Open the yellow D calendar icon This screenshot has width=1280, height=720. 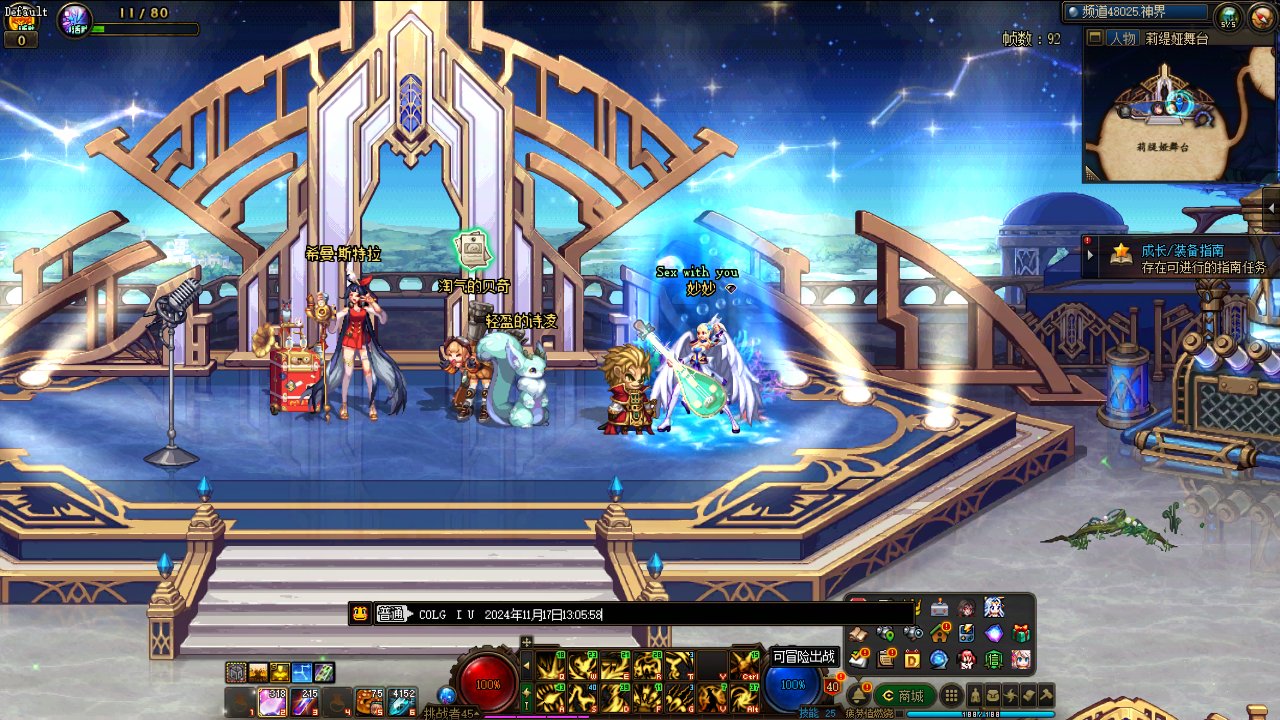coord(912,659)
